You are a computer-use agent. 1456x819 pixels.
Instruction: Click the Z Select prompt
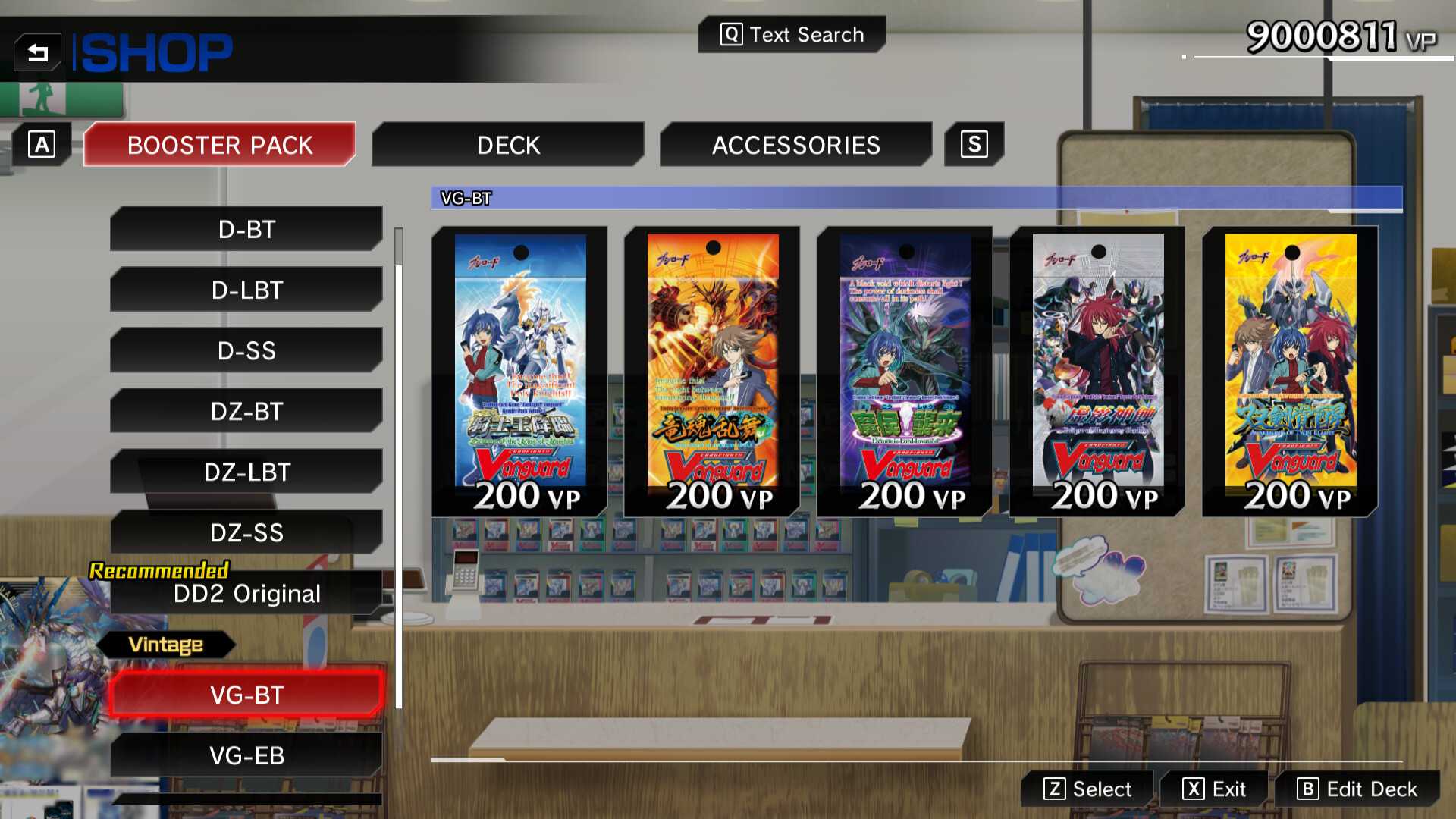tap(1087, 789)
